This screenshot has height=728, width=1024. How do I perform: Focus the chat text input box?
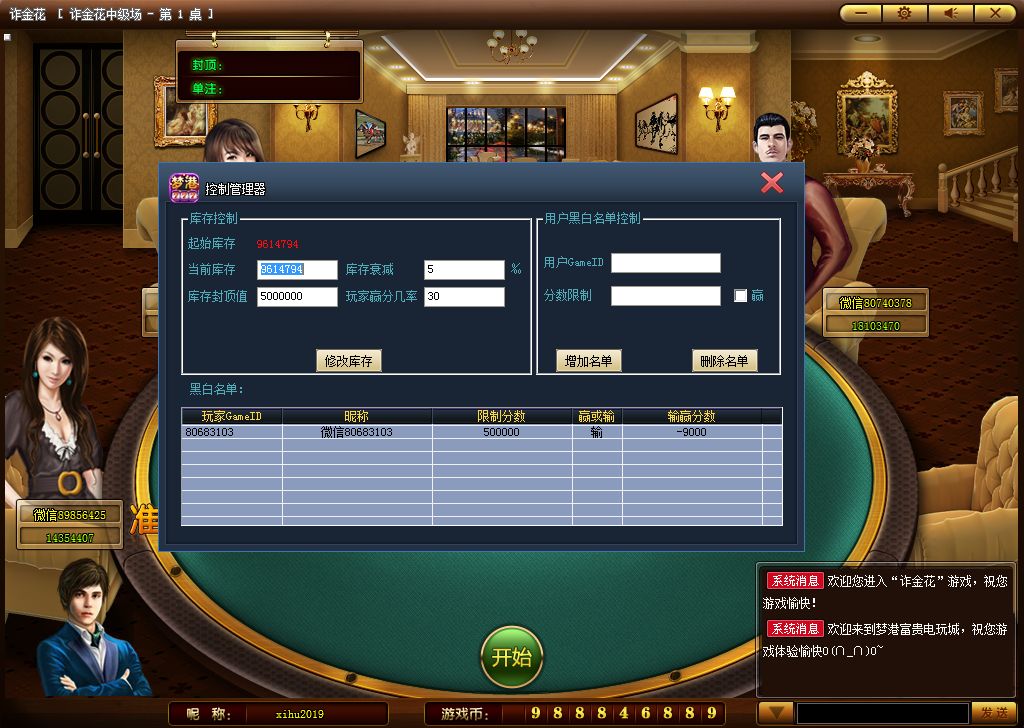pos(882,712)
